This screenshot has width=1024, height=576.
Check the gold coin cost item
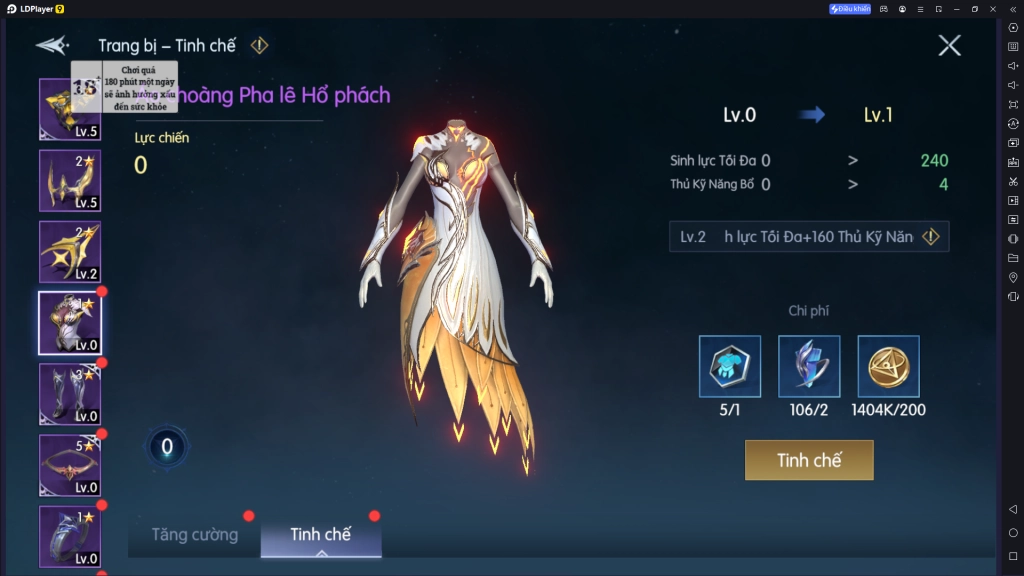tap(888, 366)
